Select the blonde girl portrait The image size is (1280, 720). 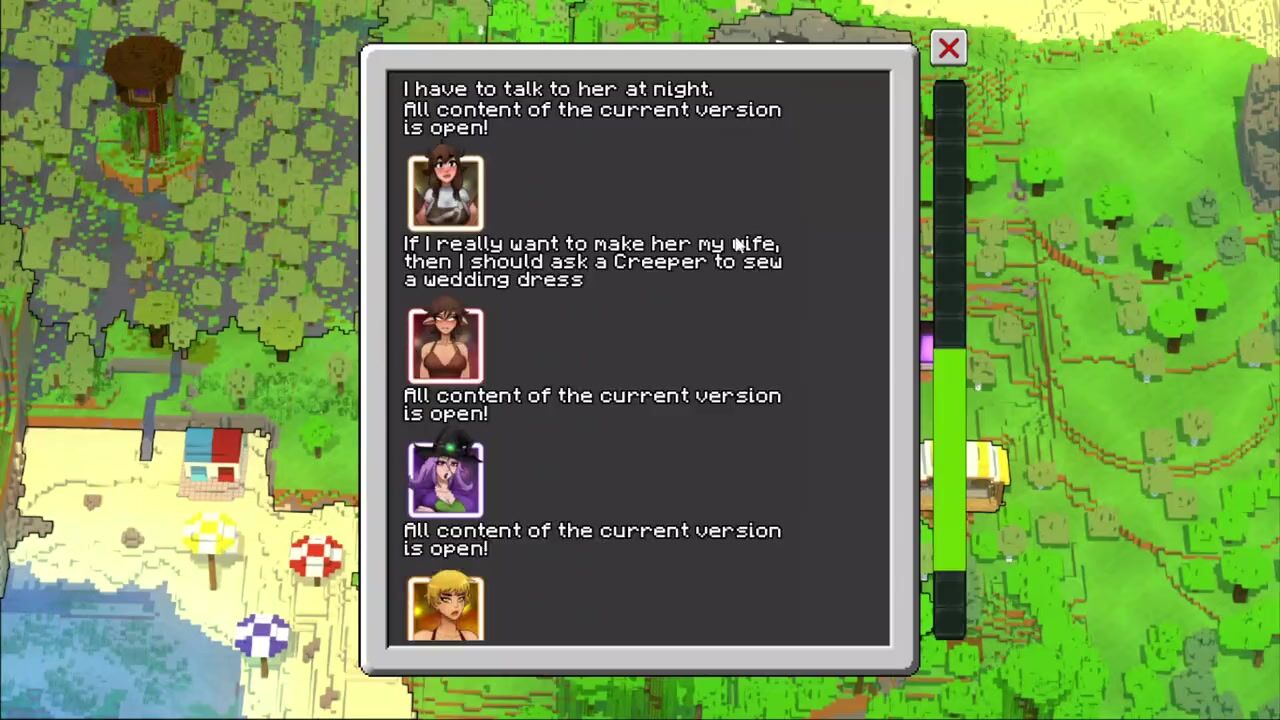pos(446,608)
